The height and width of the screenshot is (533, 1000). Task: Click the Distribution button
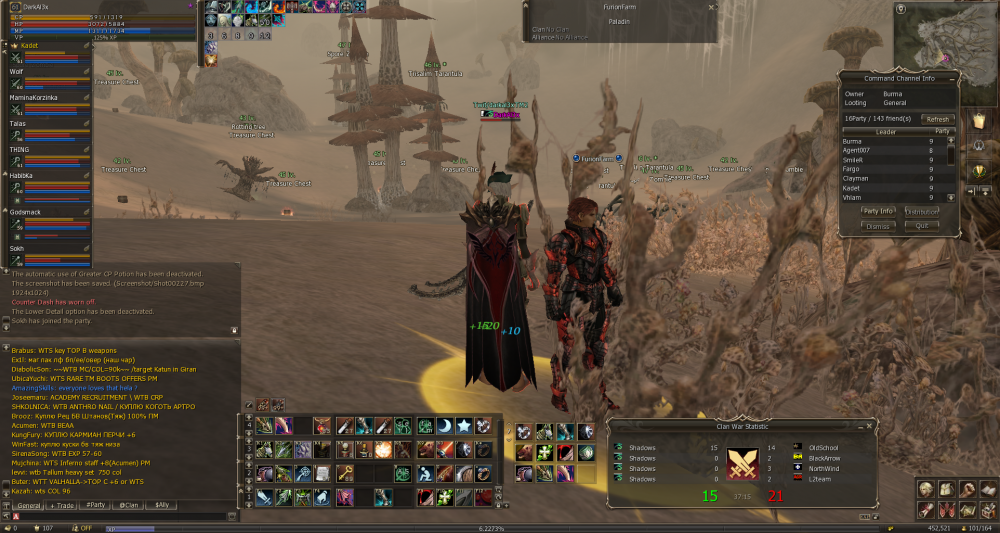[922, 211]
